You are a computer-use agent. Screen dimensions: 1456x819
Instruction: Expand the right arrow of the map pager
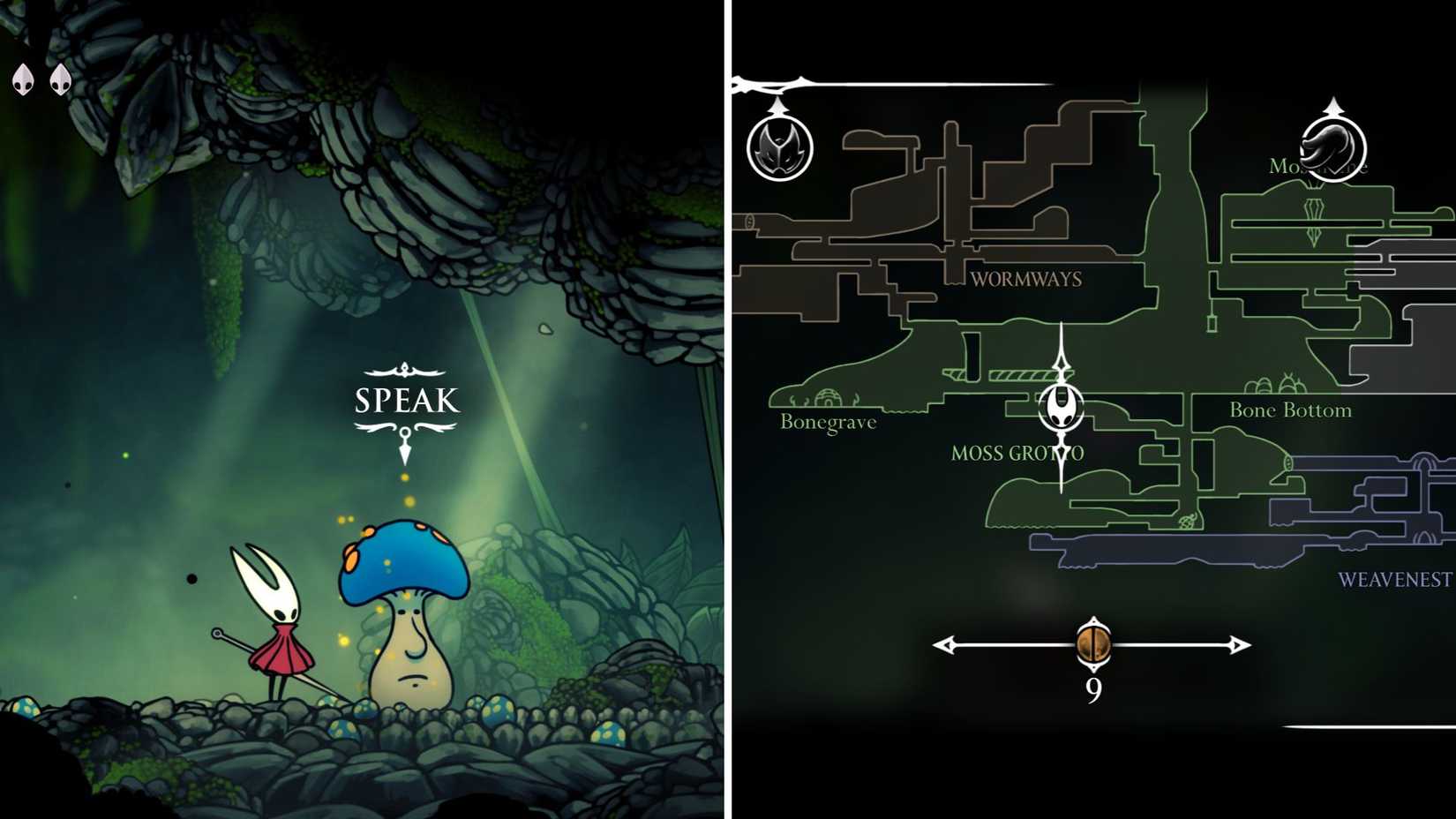click(x=1237, y=645)
